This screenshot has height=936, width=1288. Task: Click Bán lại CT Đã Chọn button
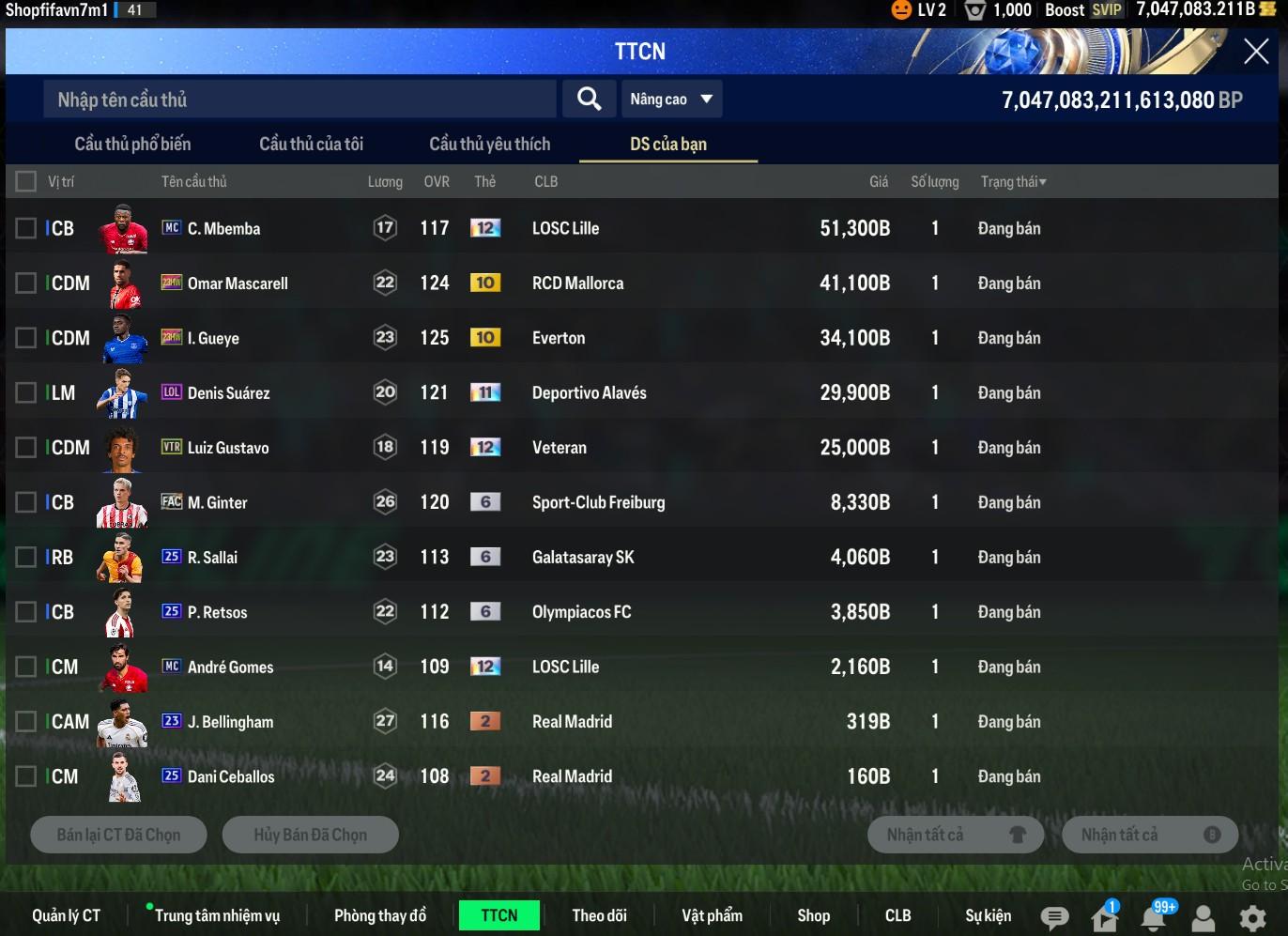(118, 835)
